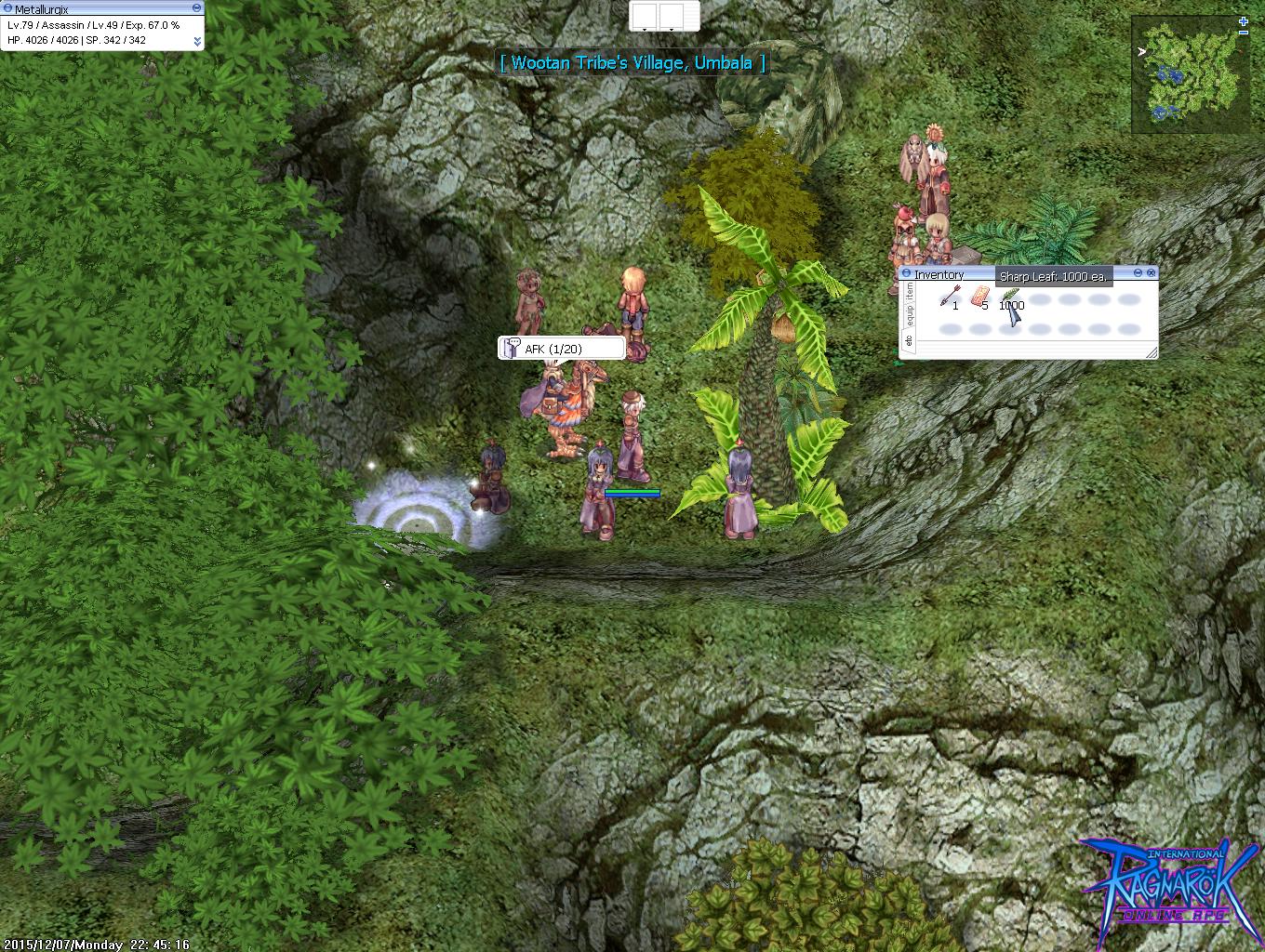Click the player arrow marker on the minimap
1265x952 pixels.
pyautogui.click(x=1141, y=52)
